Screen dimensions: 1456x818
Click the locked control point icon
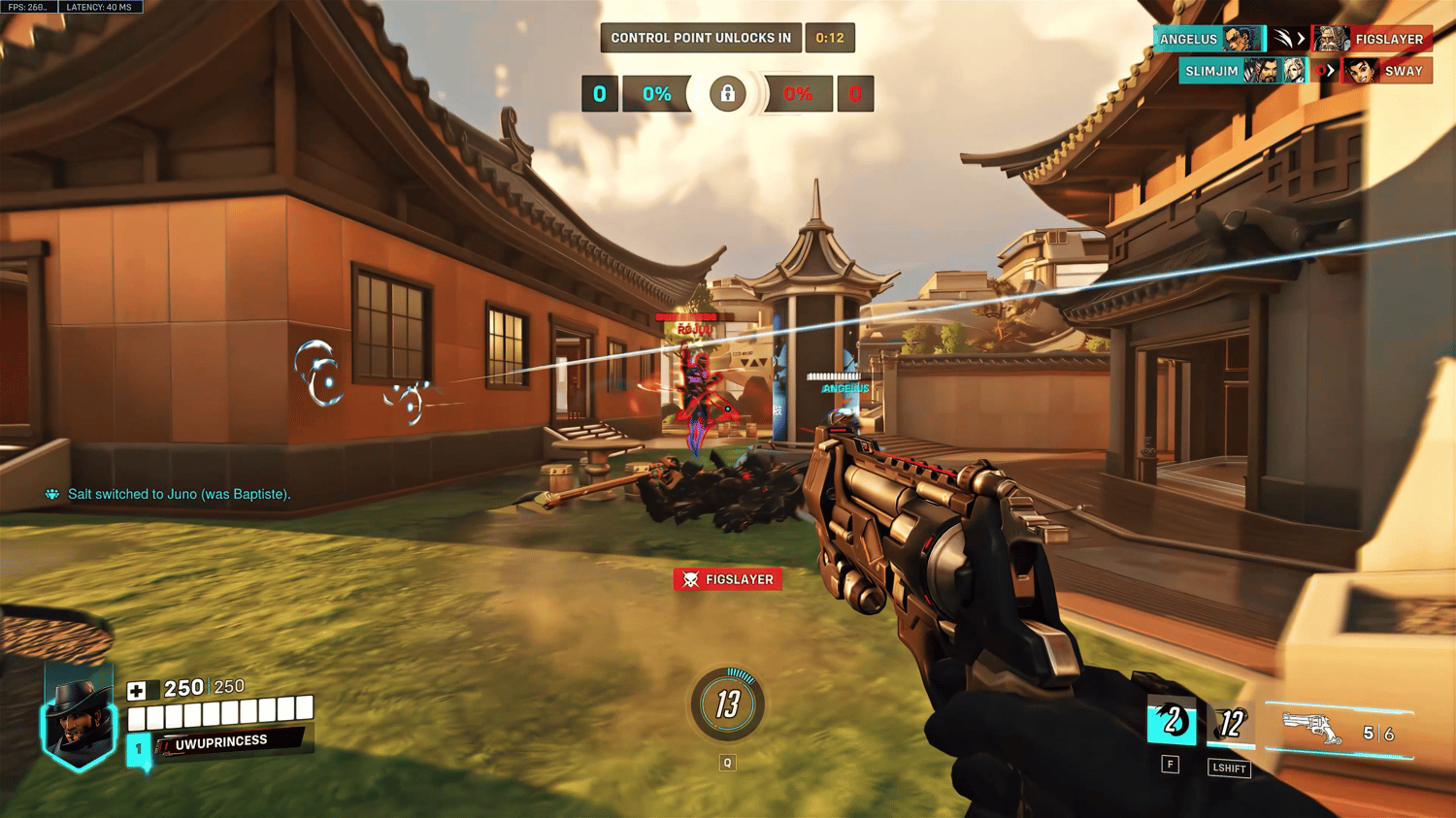pos(727,94)
